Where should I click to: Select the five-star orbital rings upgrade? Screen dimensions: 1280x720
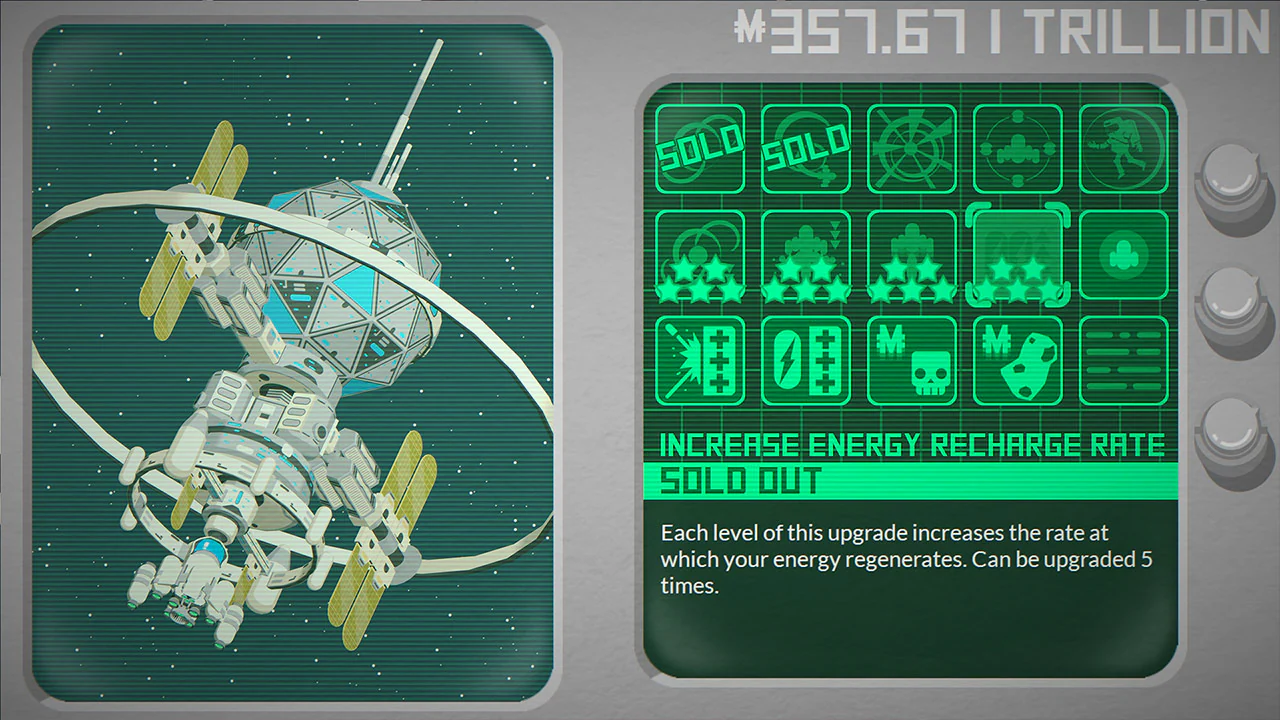pos(699,255)
